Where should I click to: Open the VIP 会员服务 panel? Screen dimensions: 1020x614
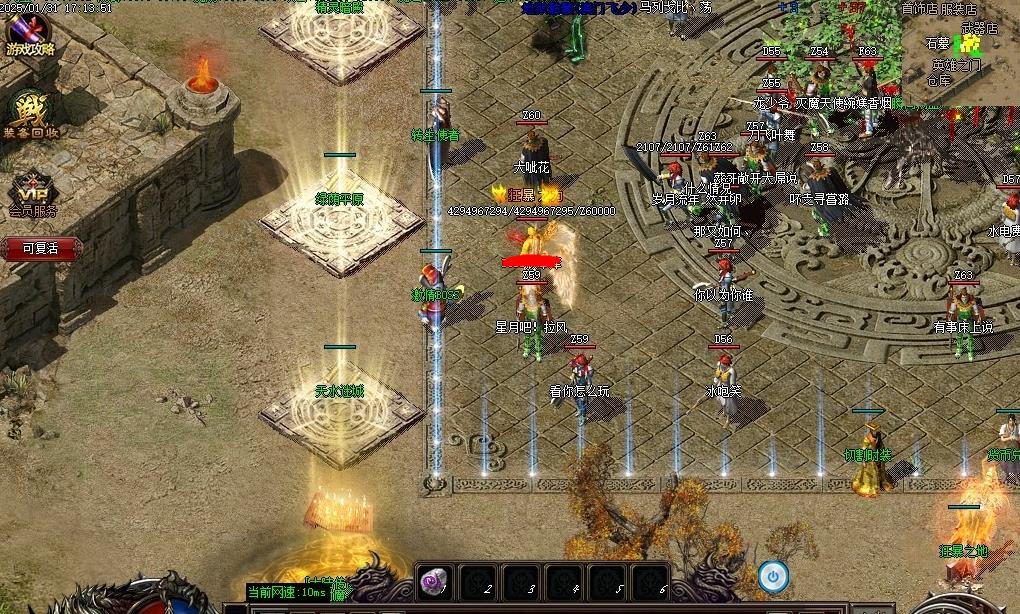click(32, 192)
